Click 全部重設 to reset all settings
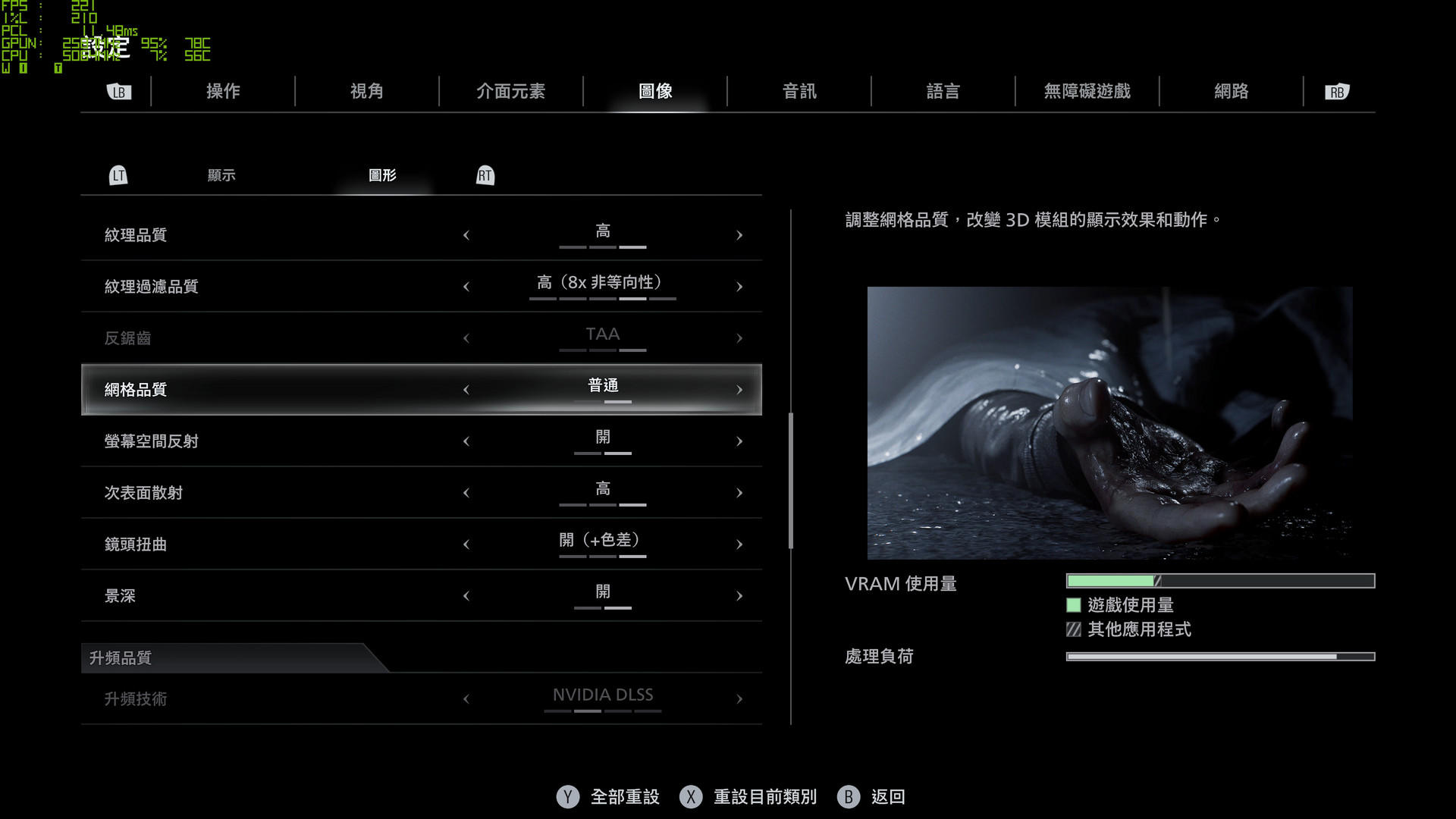 [x=624, y=797]
